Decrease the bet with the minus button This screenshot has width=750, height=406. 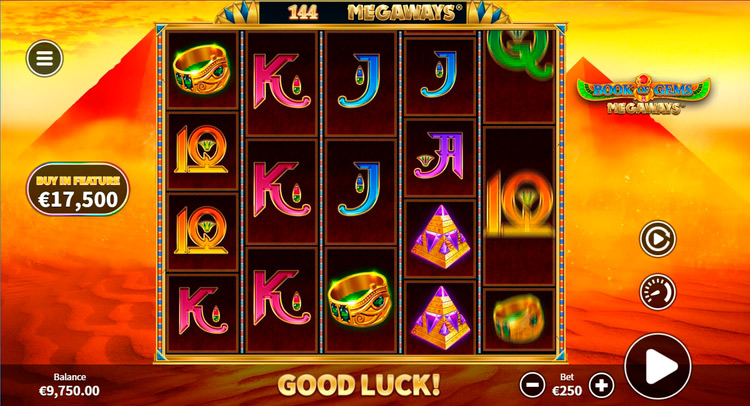click(x=534, y=384)
